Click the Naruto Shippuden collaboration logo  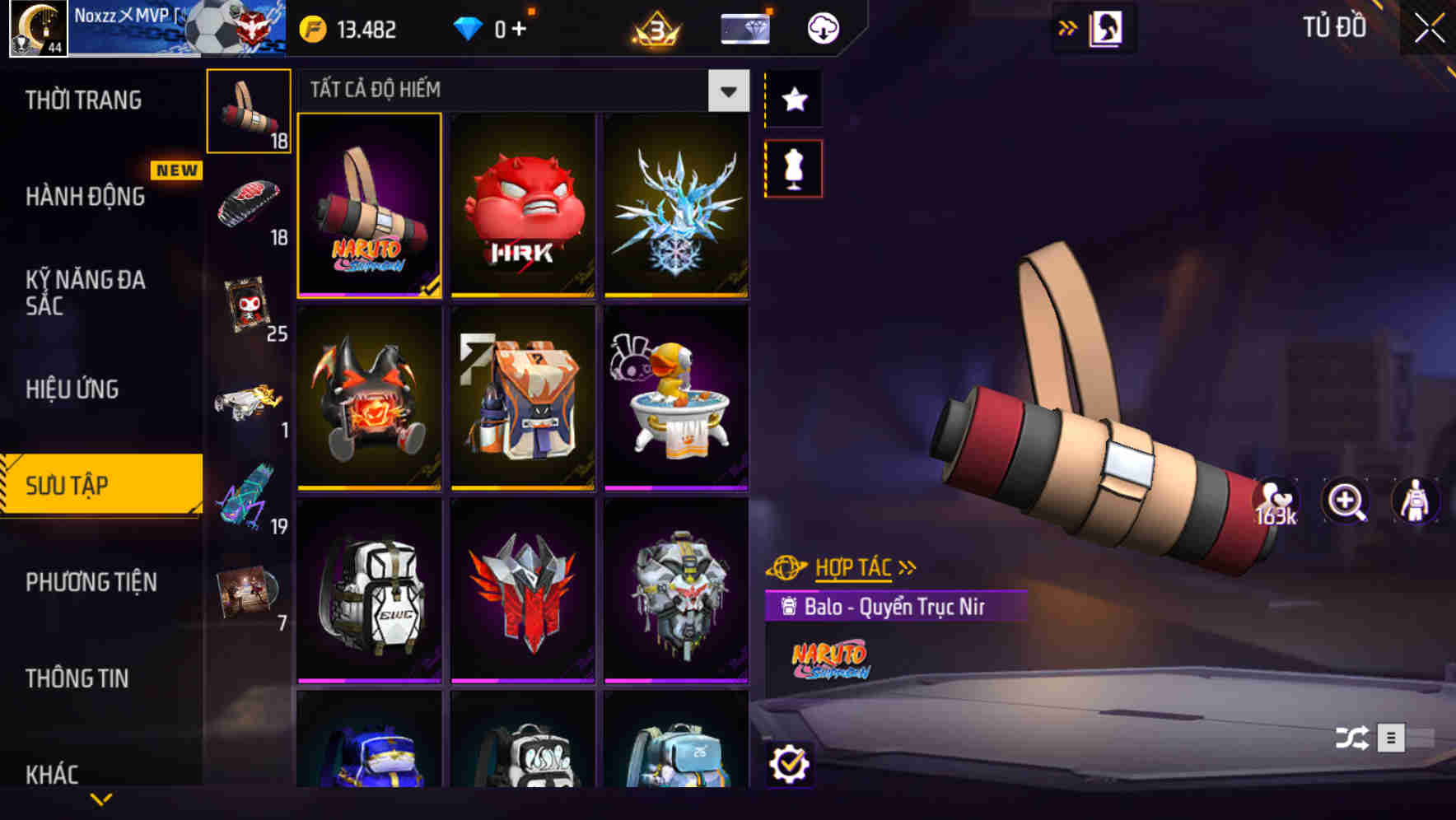coord(832,659)
